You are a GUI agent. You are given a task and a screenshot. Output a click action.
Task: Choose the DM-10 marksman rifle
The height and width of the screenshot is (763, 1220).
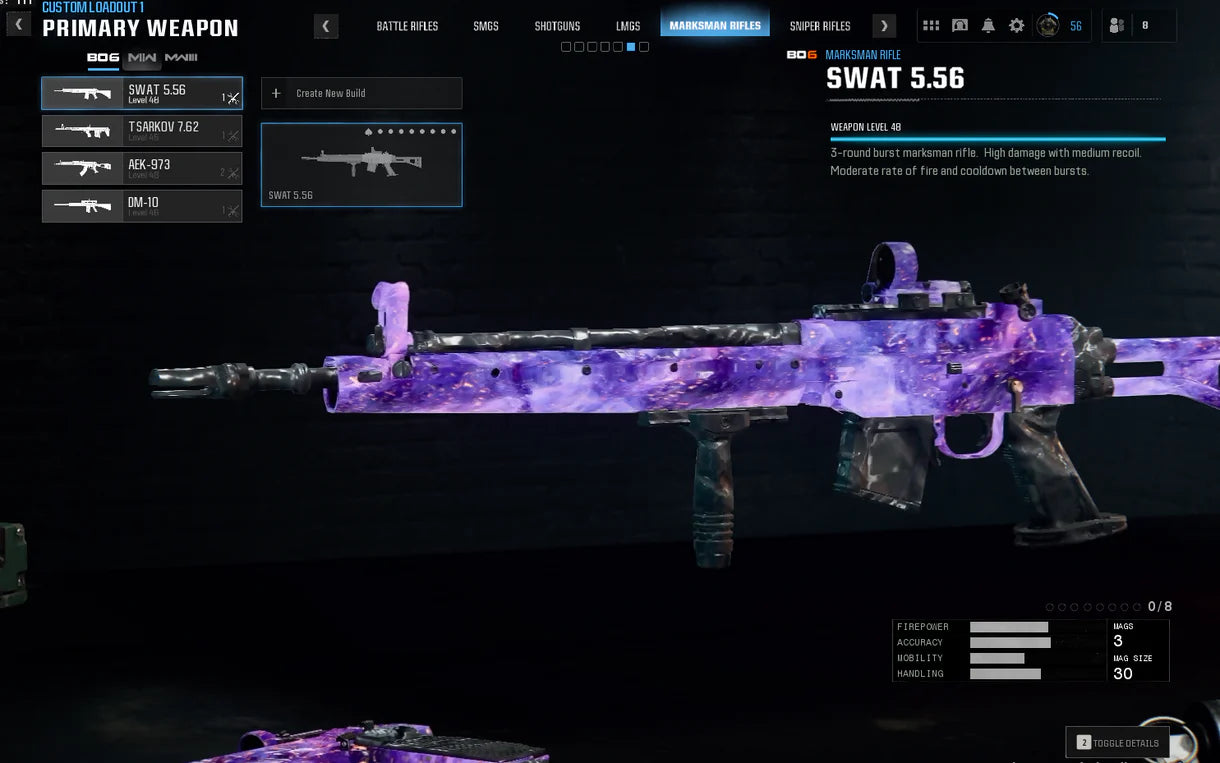point(142,206)
